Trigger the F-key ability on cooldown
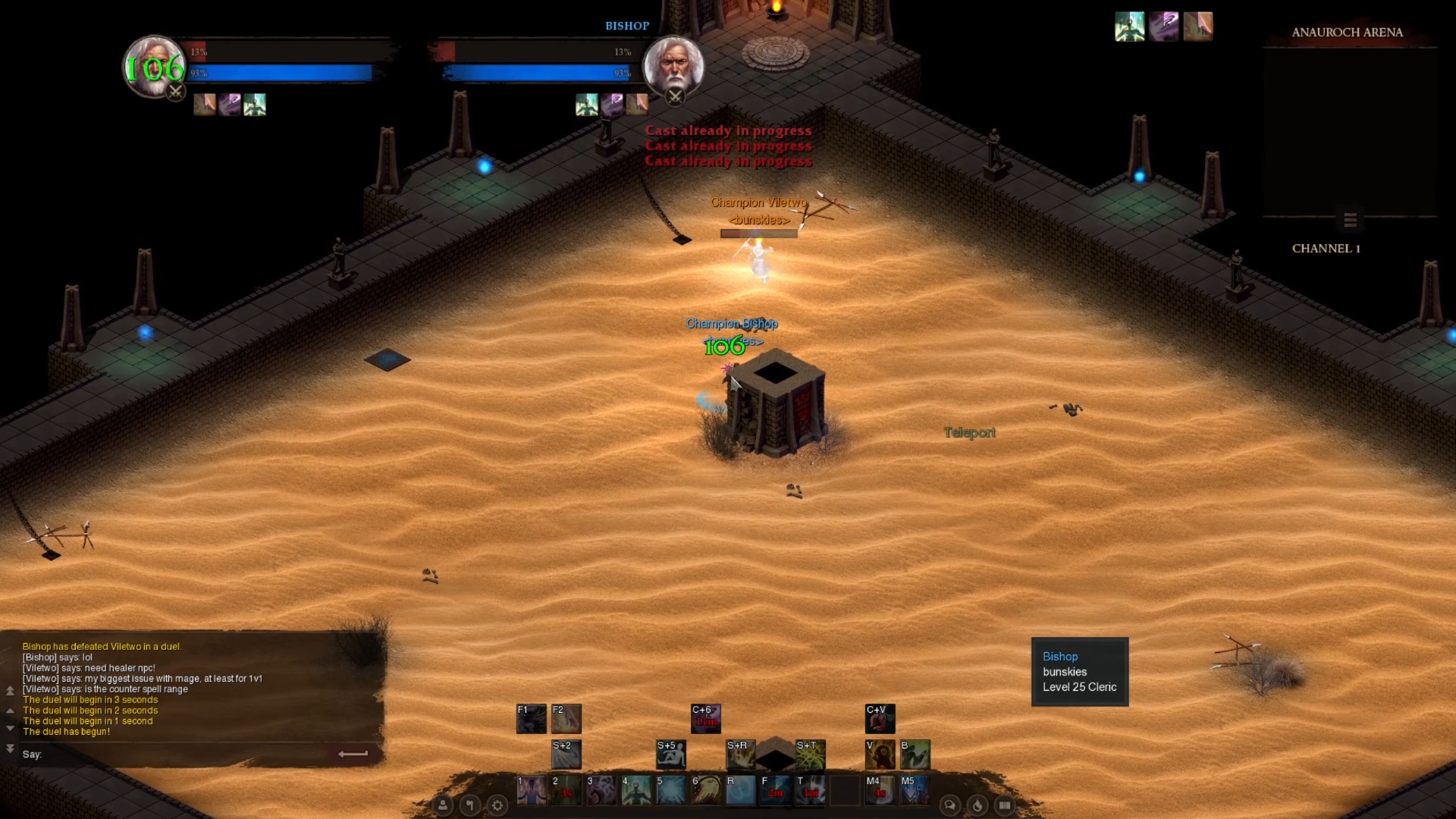Viewport: 1456px width, 819px height. point(775,790)
